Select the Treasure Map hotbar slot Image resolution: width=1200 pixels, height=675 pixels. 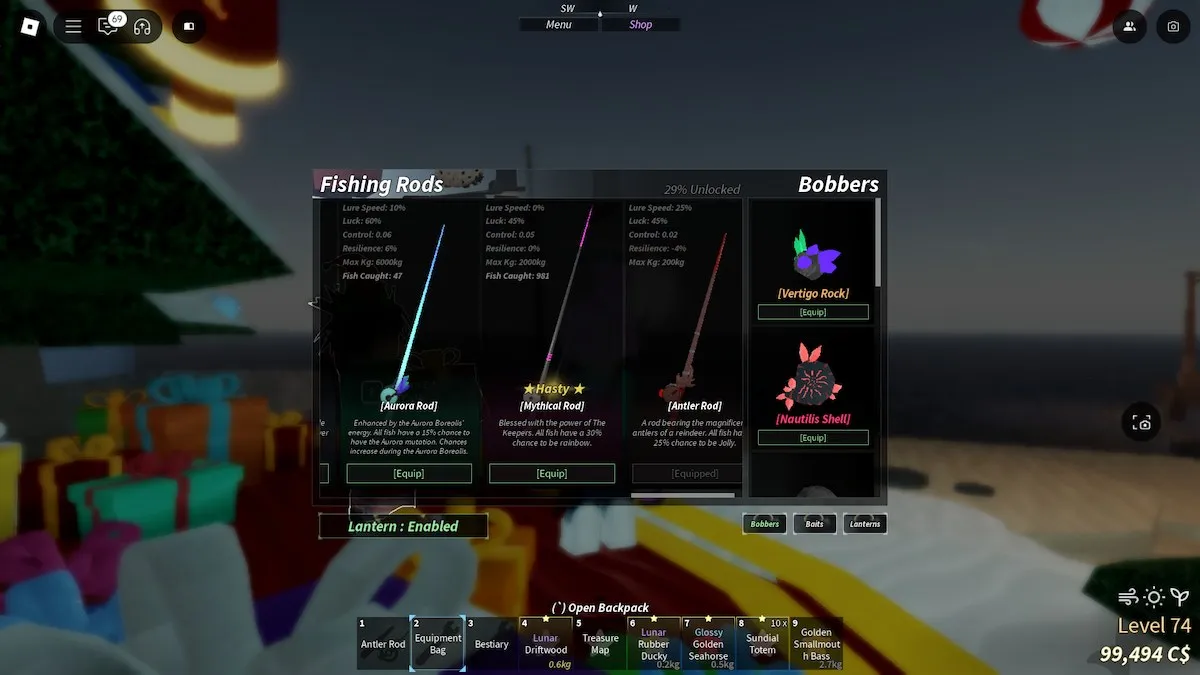(x=600, y=643)
